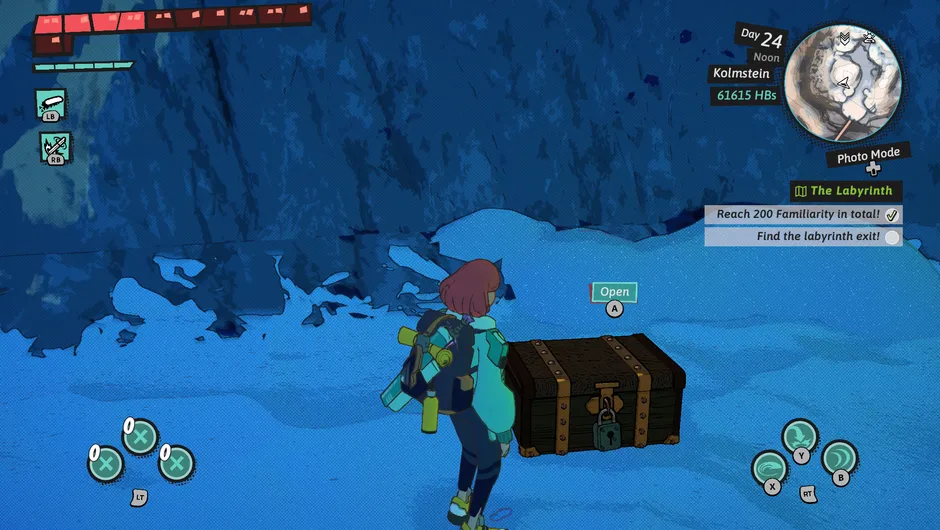Click the Open chest prompt label
The image size is (940, 530).
click(614, 292)
